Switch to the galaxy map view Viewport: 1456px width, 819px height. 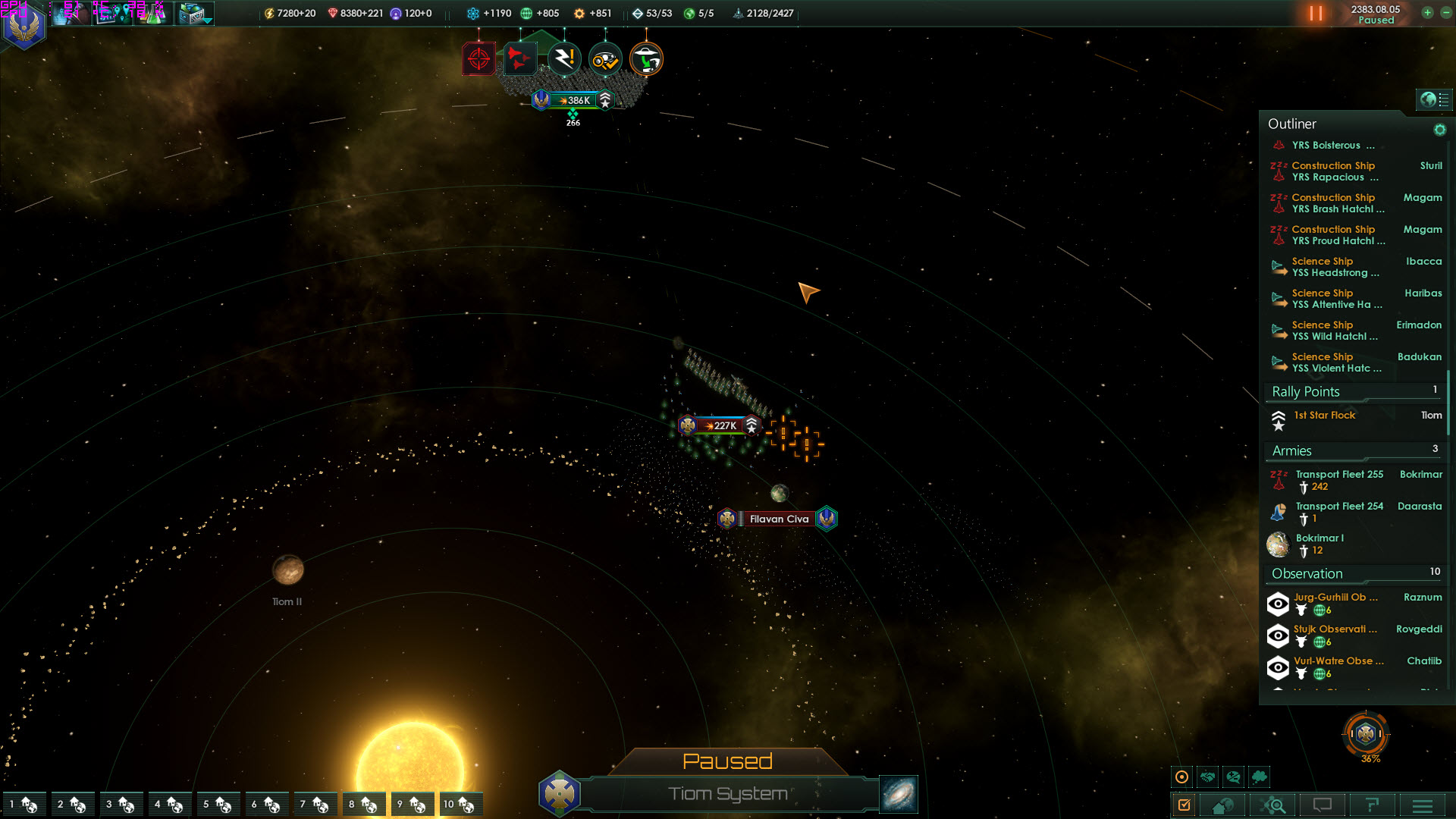pyautogui.click(x=899, y=794)
